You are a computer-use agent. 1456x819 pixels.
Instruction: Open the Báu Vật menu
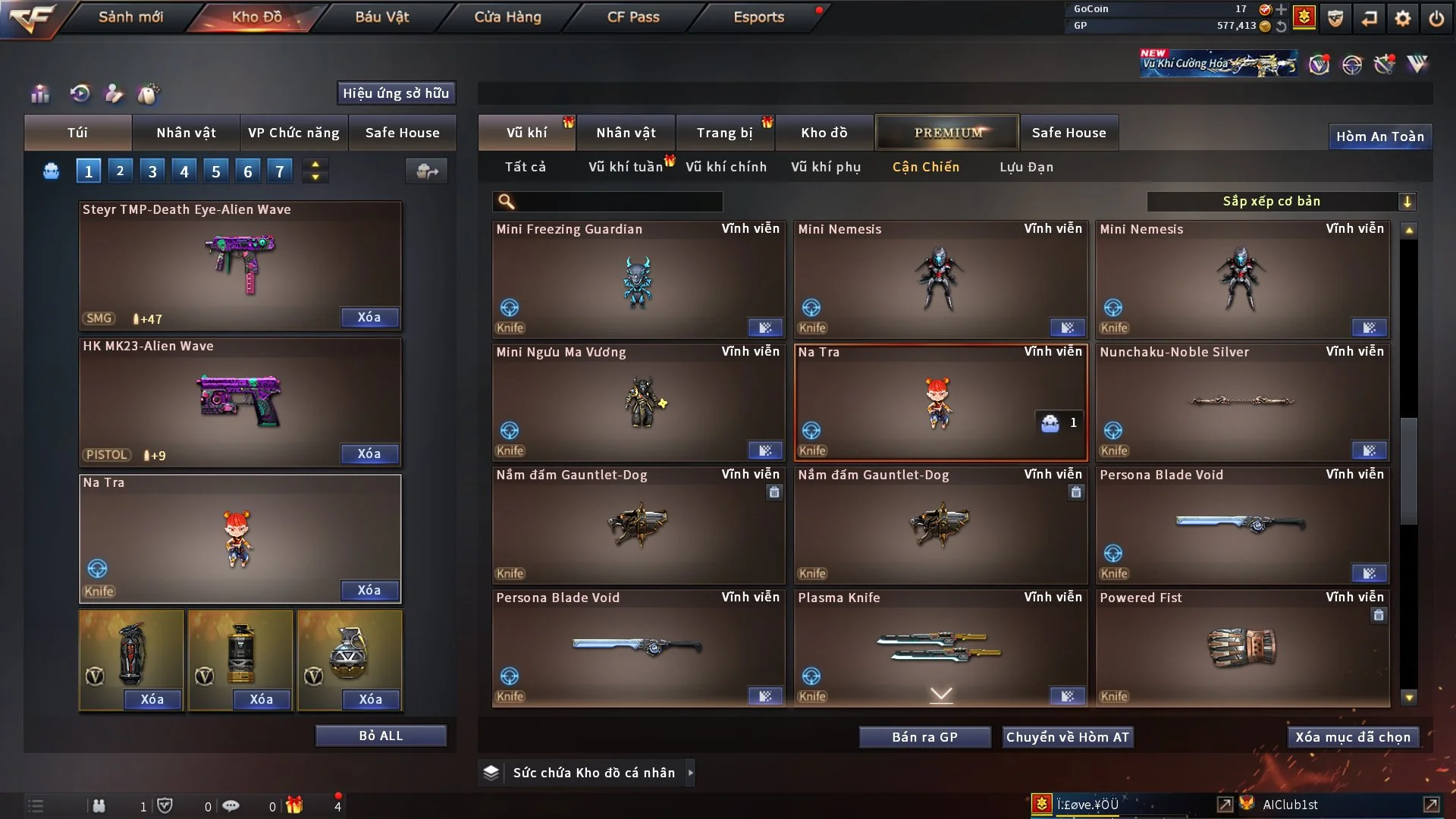point(381,17)
